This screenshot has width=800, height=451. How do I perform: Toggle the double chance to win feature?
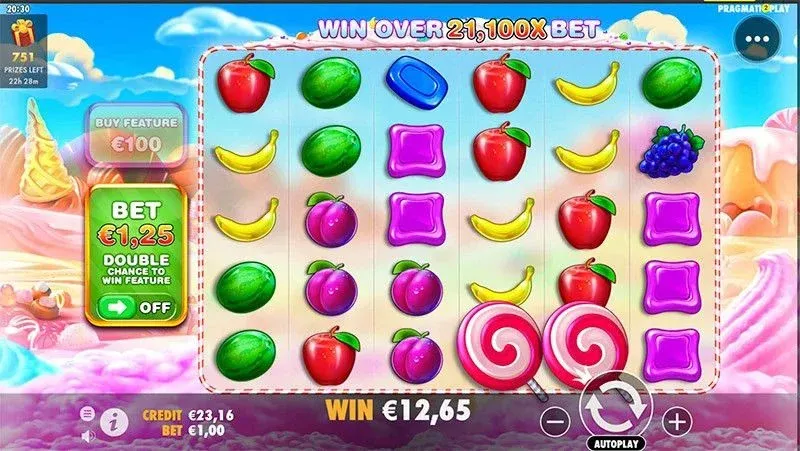point(136,307)
